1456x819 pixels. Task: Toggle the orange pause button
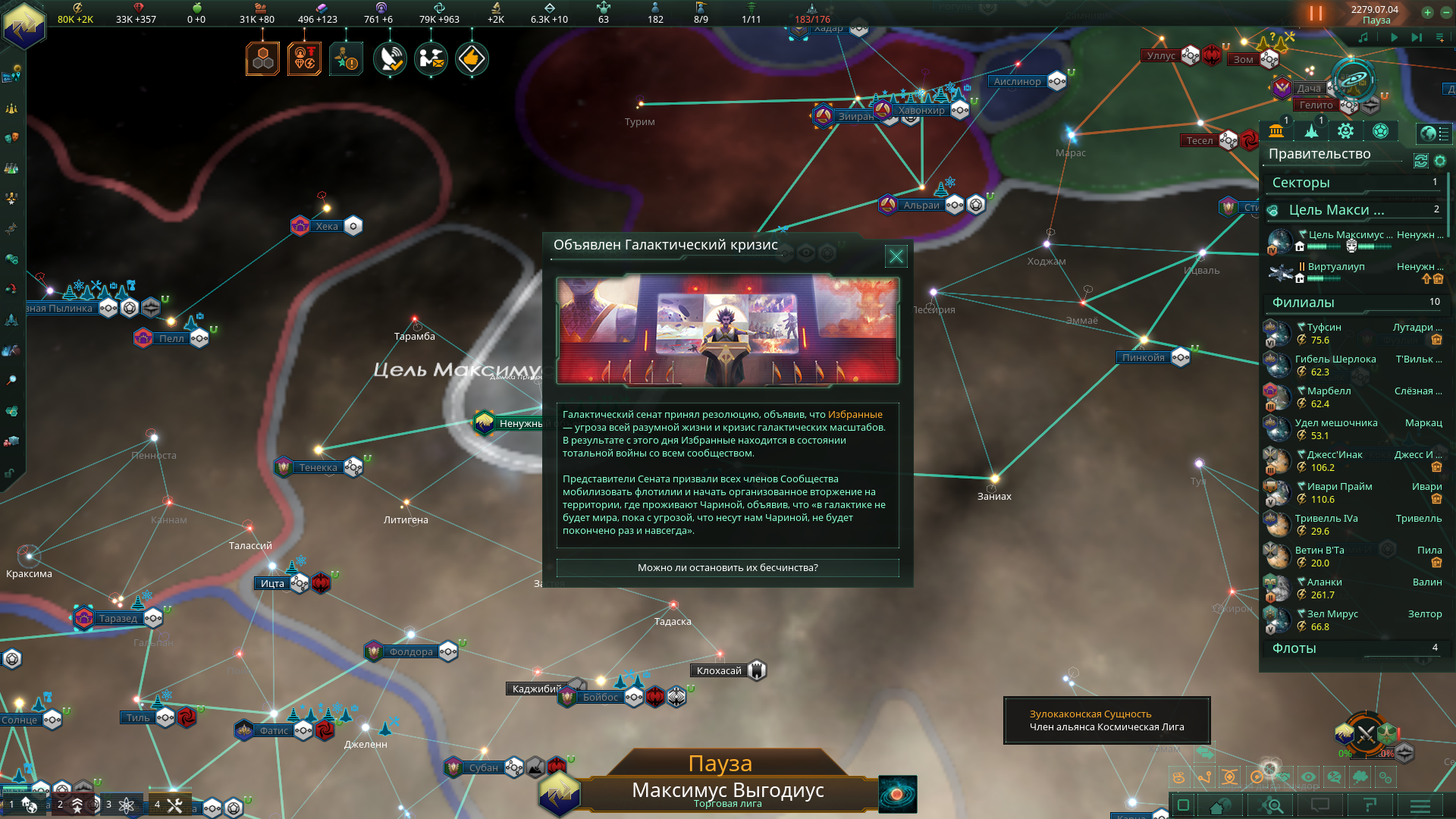[1316, 14]
